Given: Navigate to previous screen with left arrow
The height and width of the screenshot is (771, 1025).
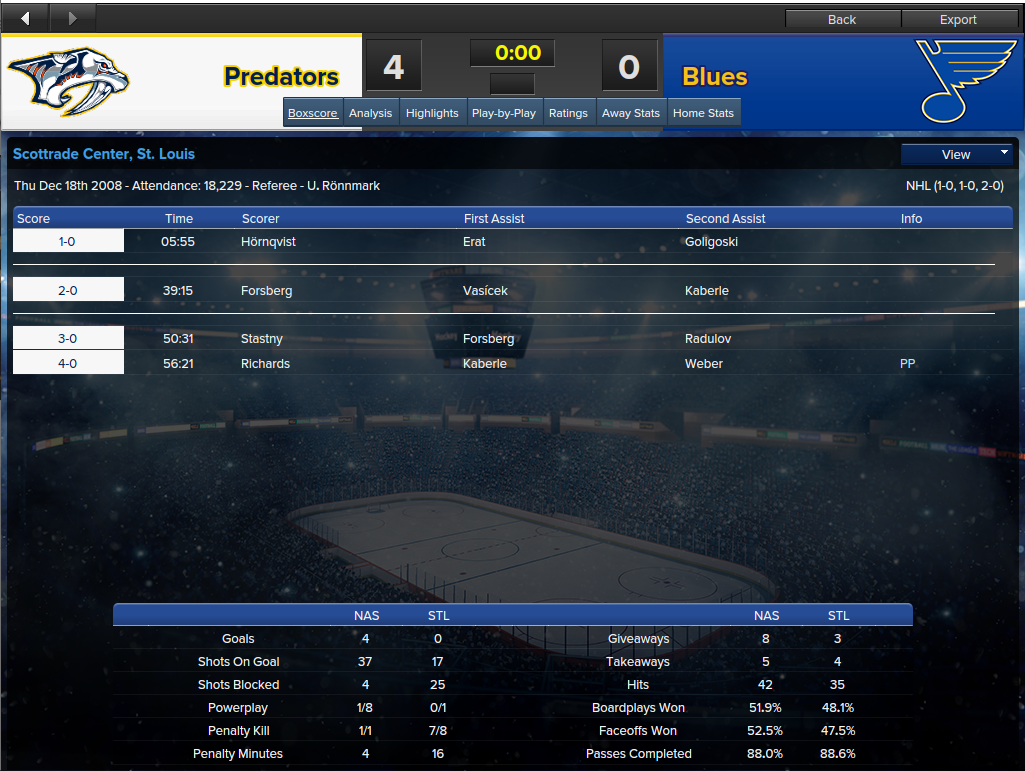Looking at the screenshot, I should point(25,18).
